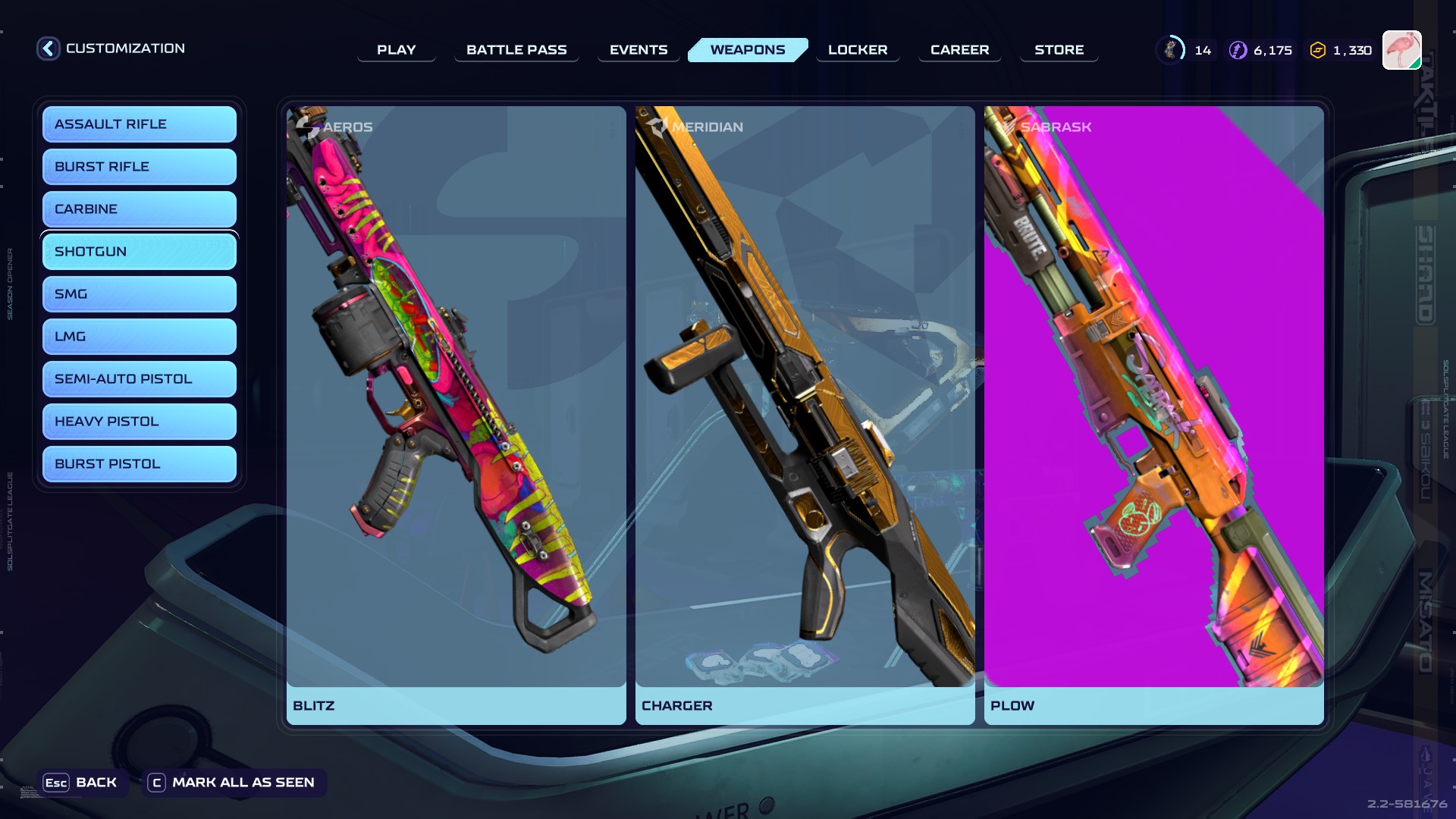Image resolution: width=1456 pixels, height=819 pixels.
Task: Click the flamingo profile avatar
Action: coord(1401,50)
